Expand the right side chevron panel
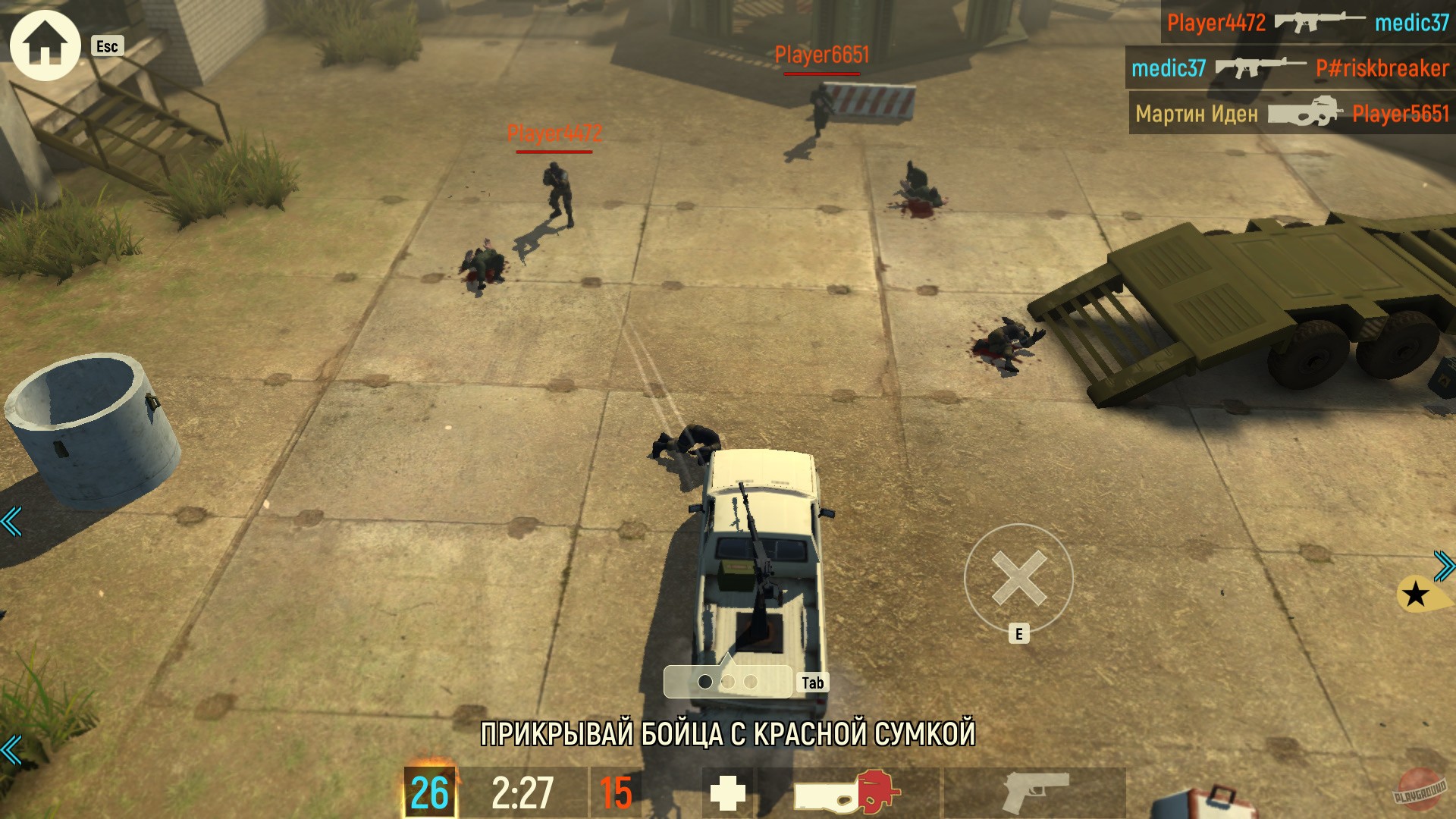Image resolution: width=1456 pixels, height=819 pixels. [x=1443, y=565]
